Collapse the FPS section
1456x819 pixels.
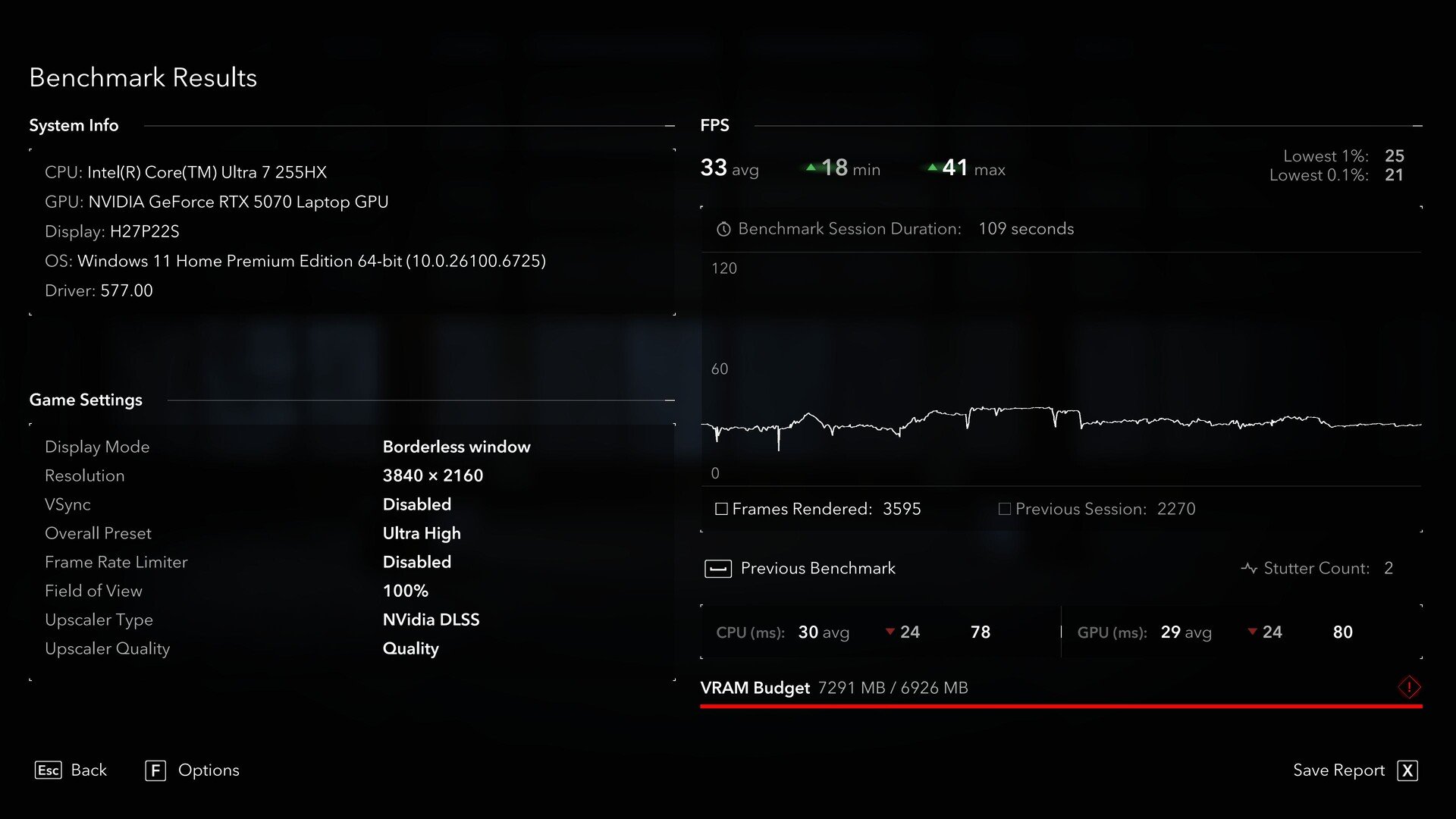[1417, 126]
